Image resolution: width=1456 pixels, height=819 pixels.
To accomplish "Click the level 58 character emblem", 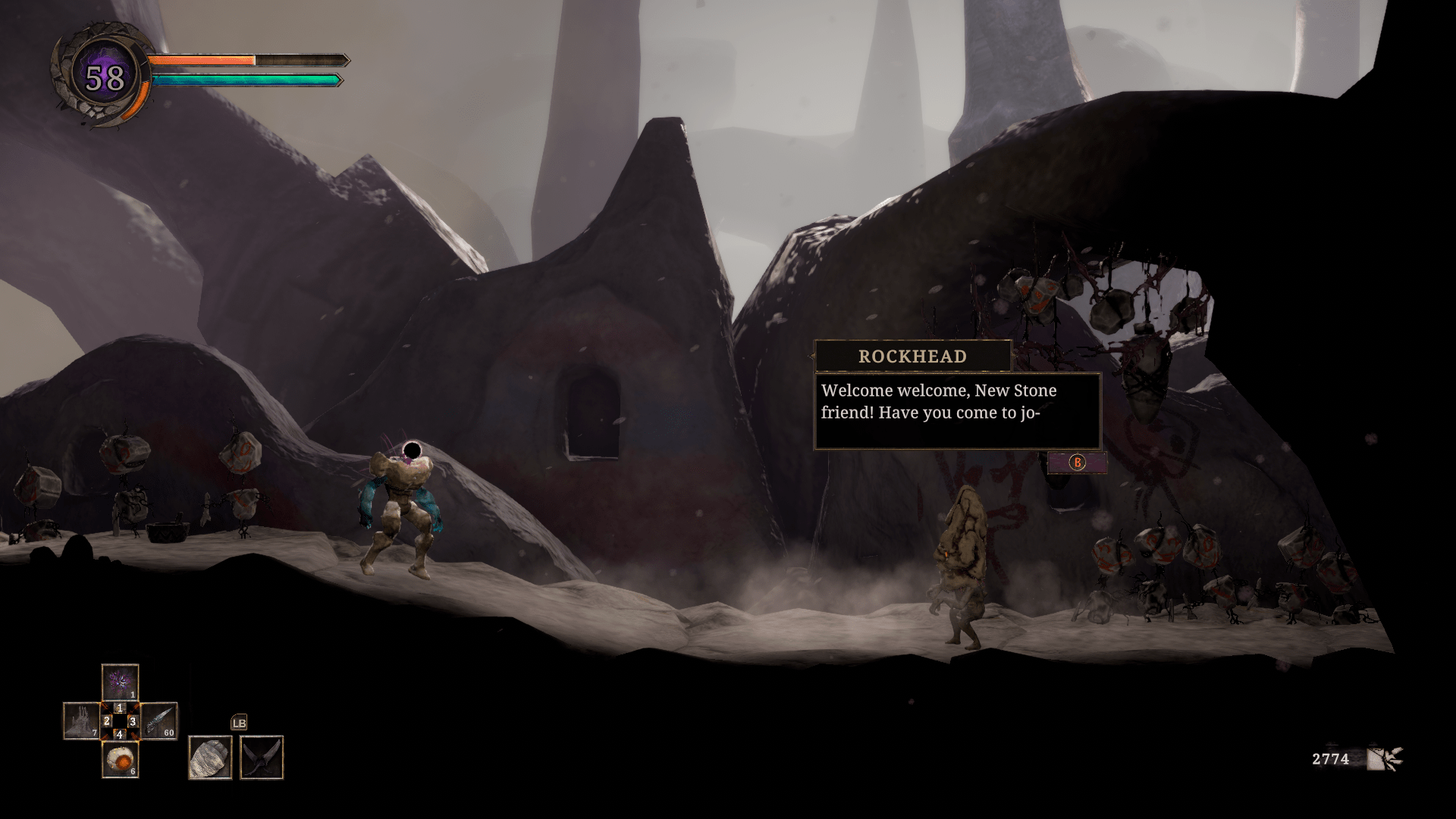I will pyautogui.click(x=105, y=77).
